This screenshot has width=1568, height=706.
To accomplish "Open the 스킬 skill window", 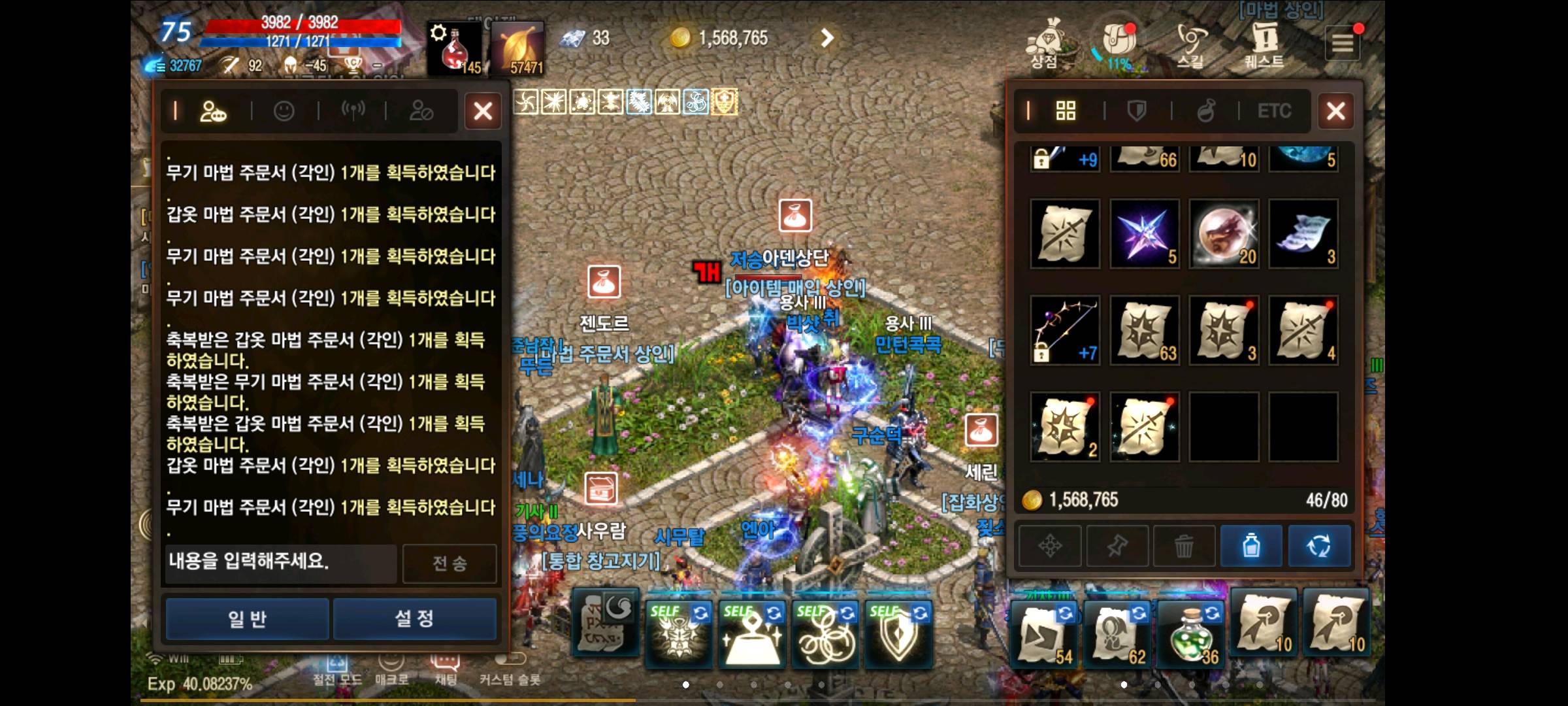I will pos(1189,41).
